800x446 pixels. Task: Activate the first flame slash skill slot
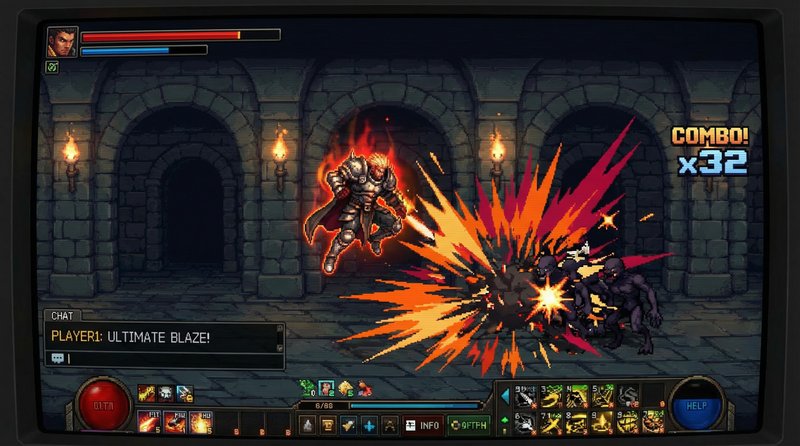148,423
